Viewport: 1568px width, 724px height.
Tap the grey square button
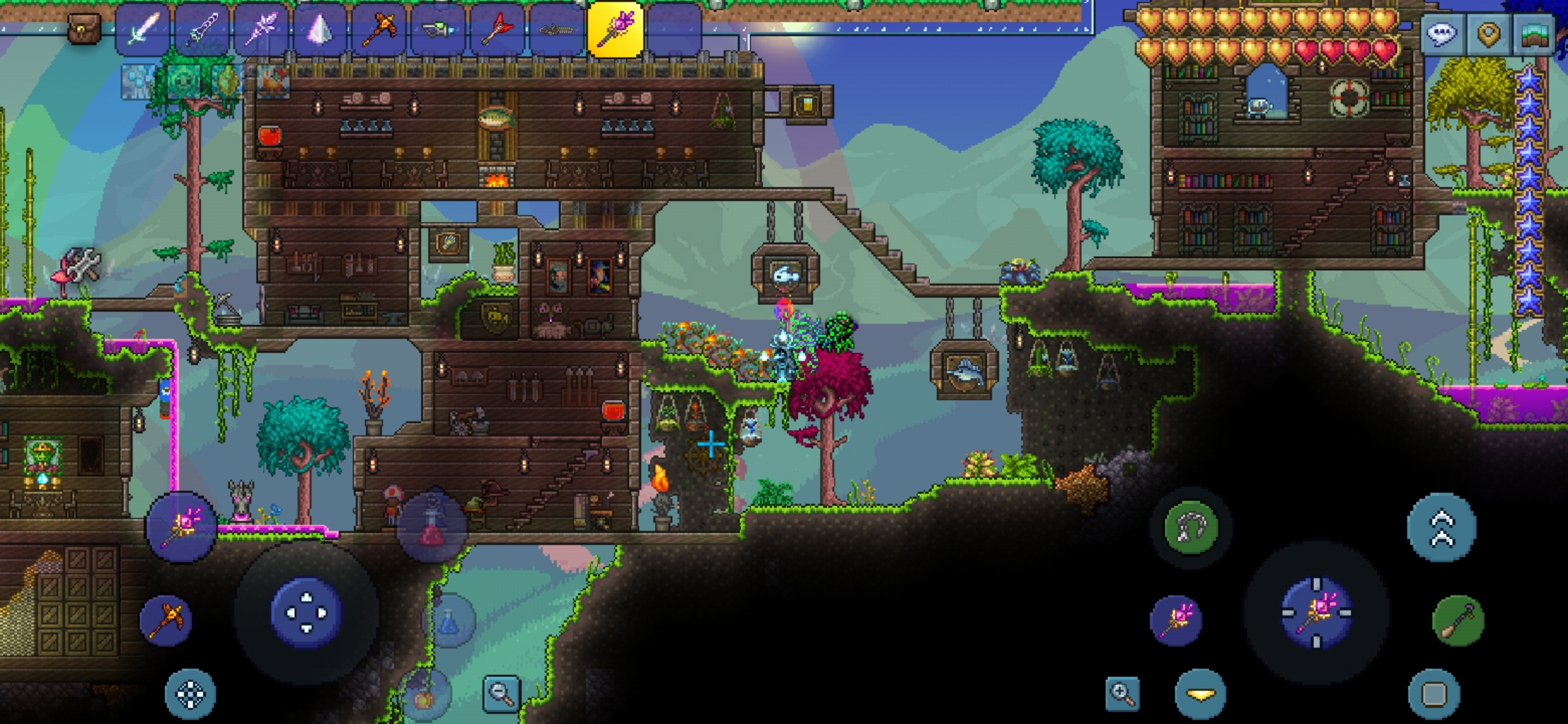pyautogui.click(x=1433, y=695)
